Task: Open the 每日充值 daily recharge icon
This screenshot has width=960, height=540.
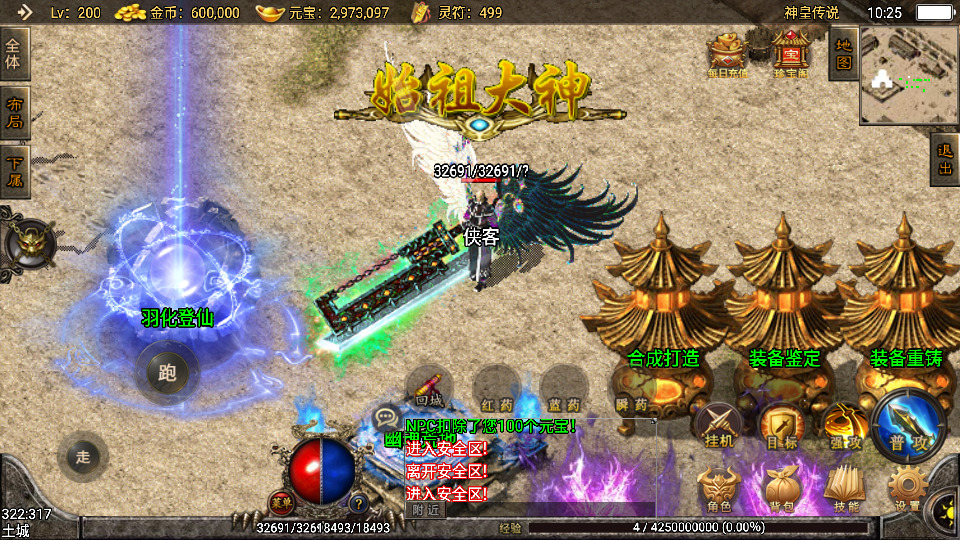Action: click(728, 52)
